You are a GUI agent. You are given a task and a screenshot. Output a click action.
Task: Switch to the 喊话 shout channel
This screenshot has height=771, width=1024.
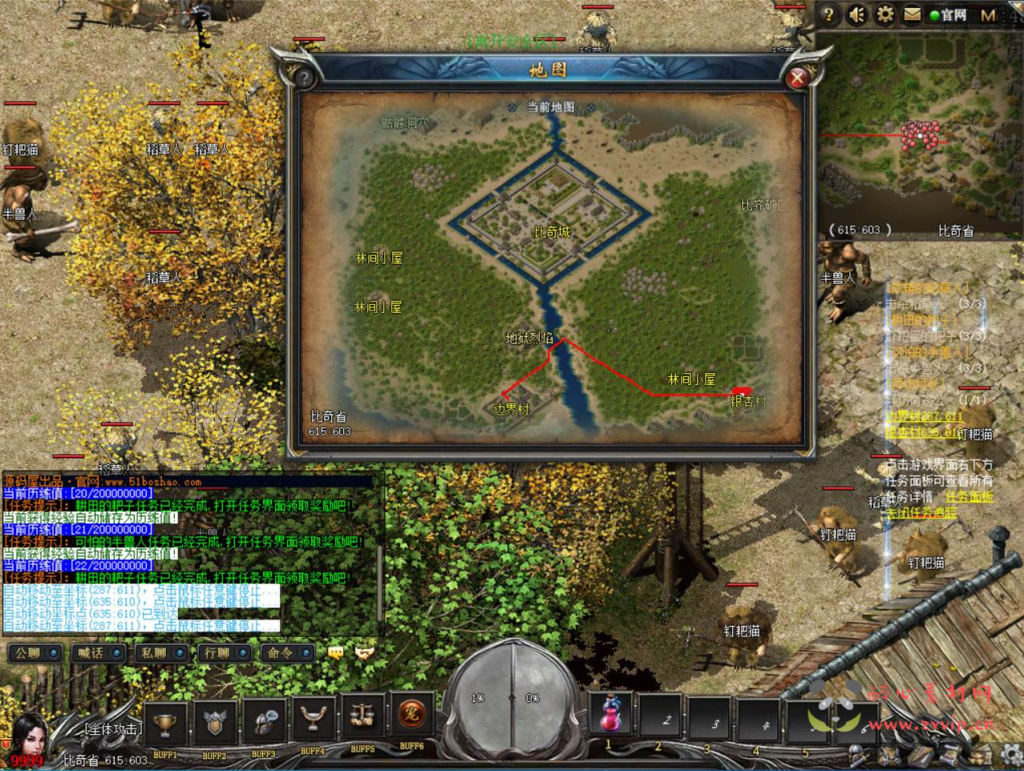[x=96, y=652]
